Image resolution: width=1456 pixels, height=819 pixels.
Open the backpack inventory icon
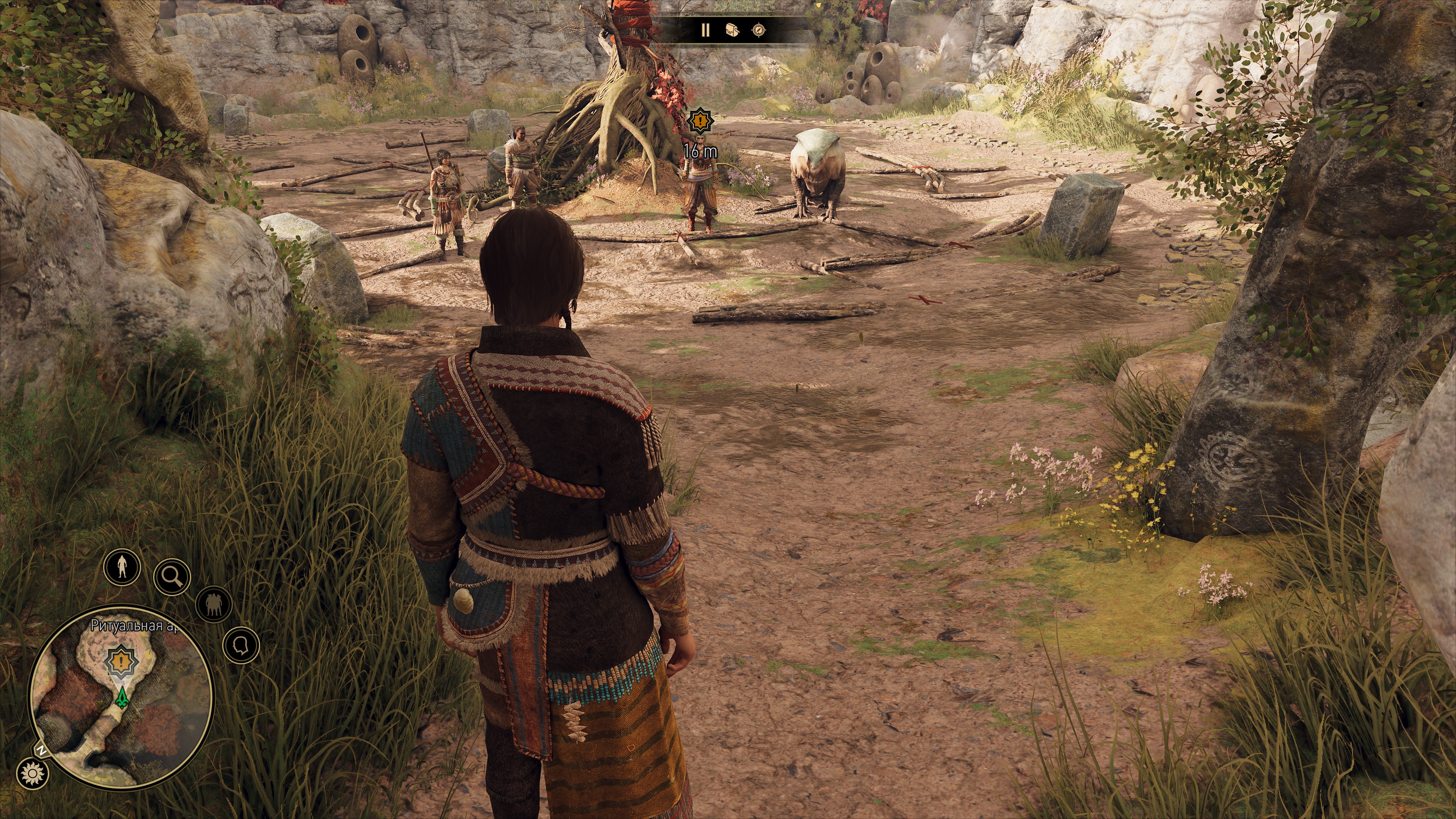coord(732,30)
